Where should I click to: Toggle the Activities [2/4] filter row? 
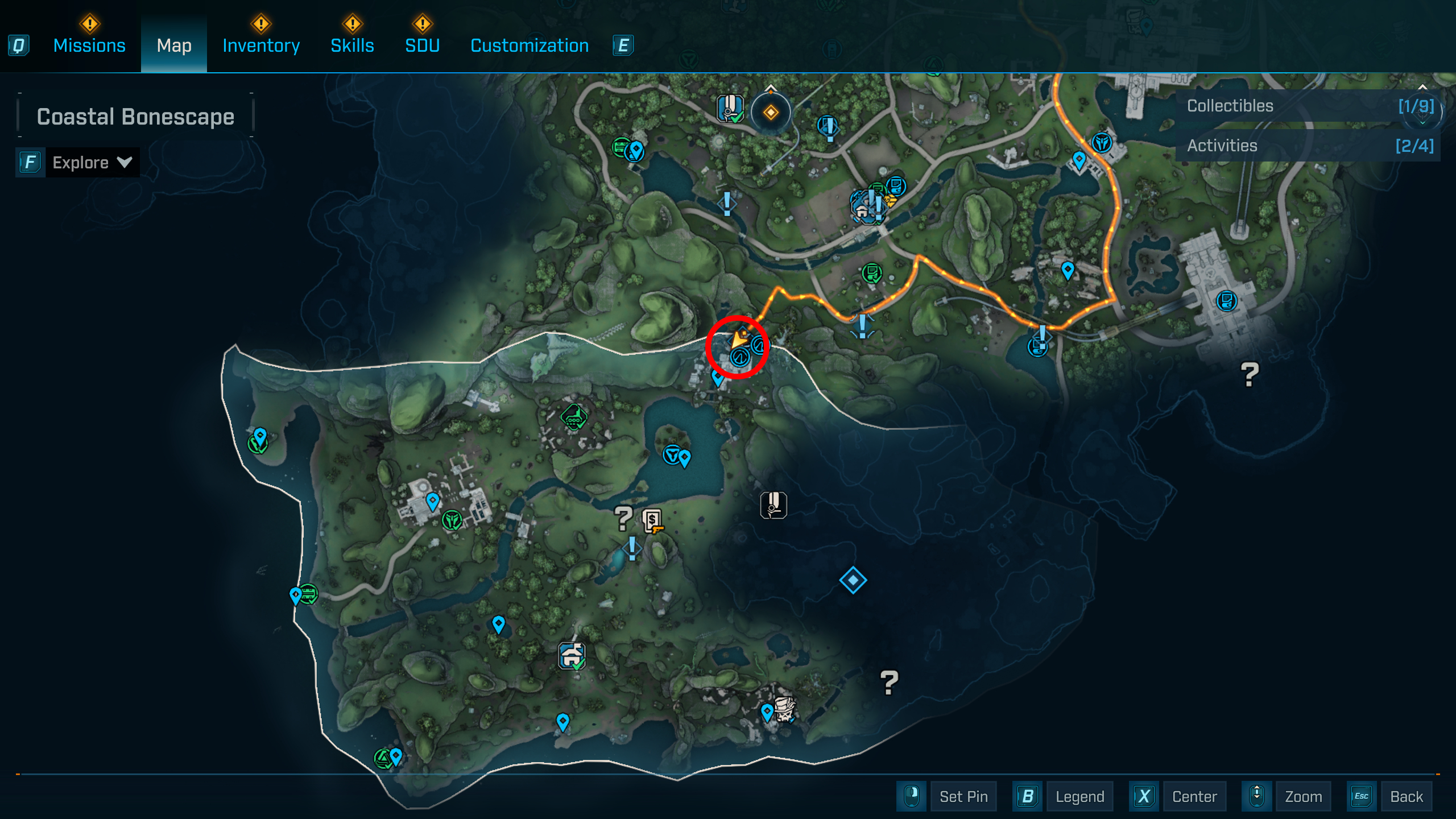tap(1308, 146)
